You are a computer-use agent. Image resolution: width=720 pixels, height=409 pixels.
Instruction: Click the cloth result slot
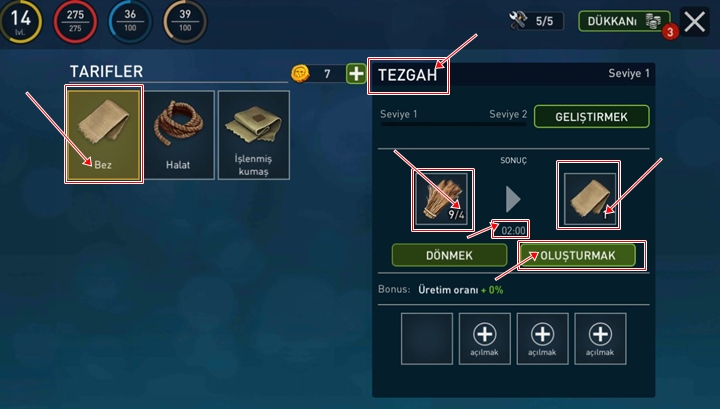(x=591, y=196)
